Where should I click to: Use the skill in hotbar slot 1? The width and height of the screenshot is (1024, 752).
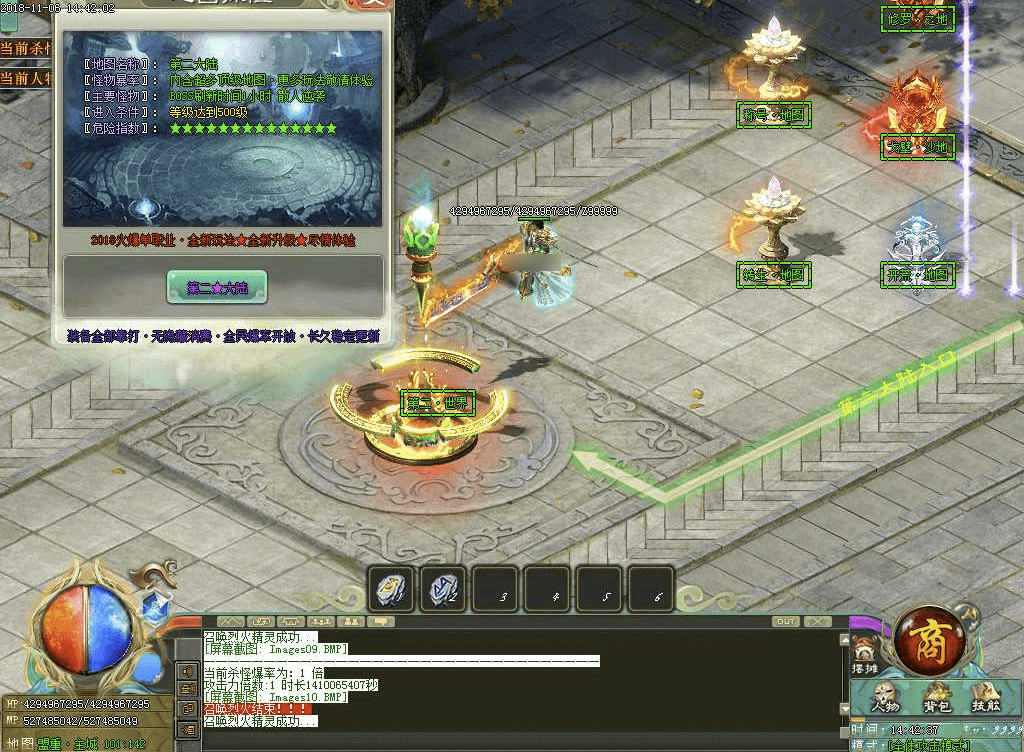coord(390,589)
